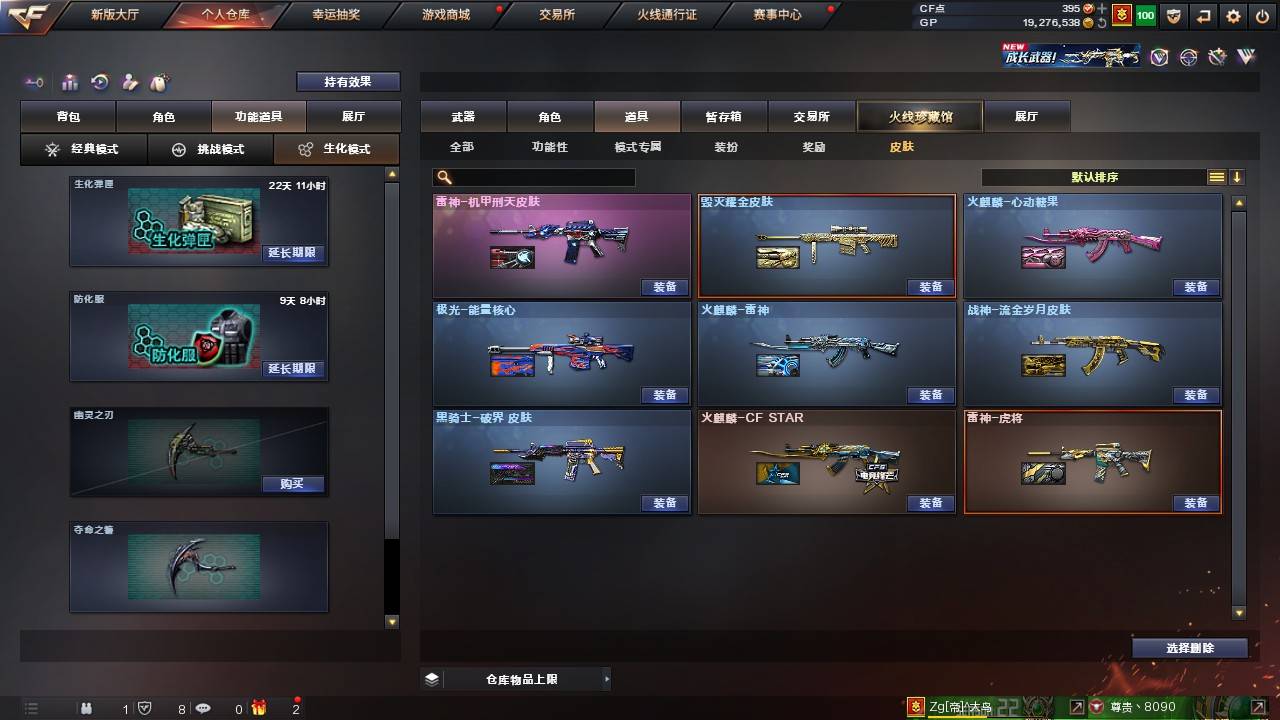Click the ranking bars icon in upper left
1280x720 pixels.
coord(70,83)
